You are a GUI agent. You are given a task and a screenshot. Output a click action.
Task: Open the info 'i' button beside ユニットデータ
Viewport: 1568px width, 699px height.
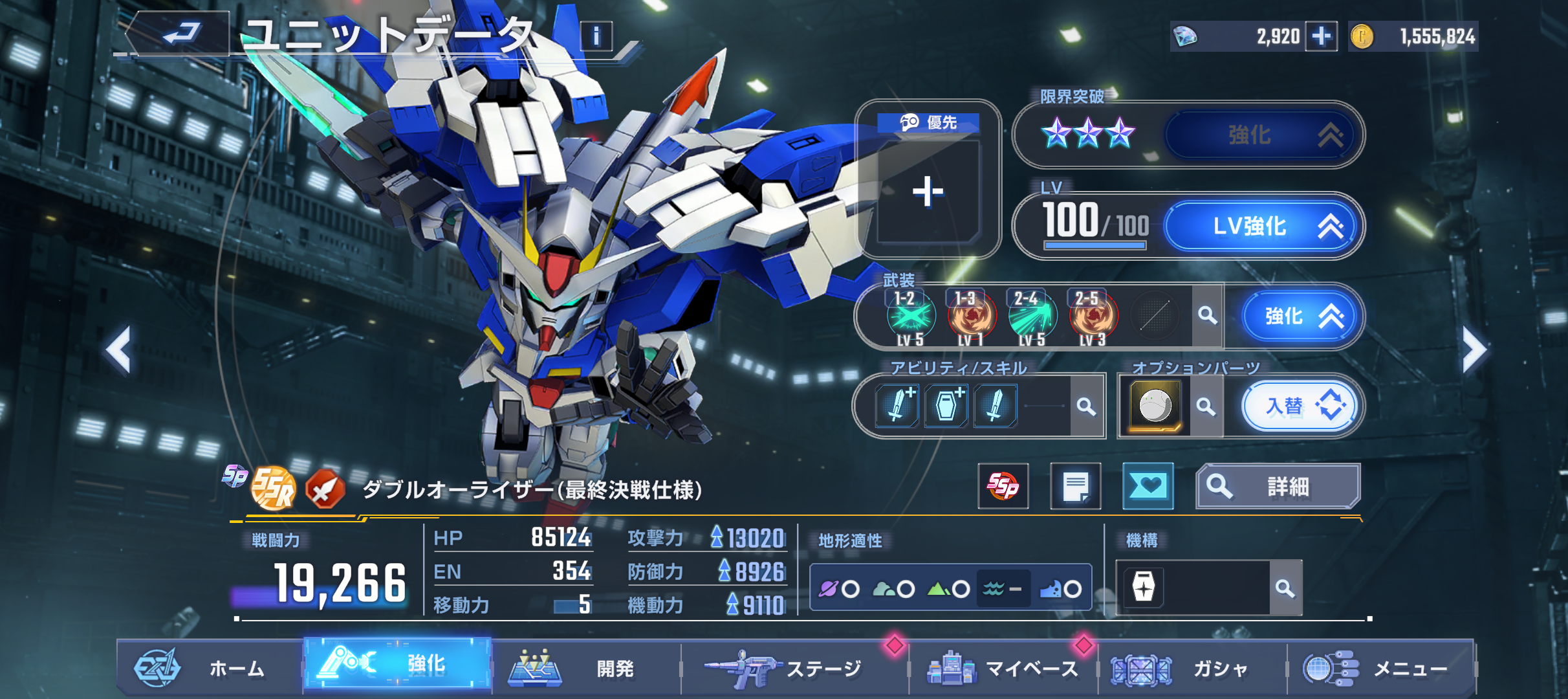pyautogui.click(x=596, y=36)
